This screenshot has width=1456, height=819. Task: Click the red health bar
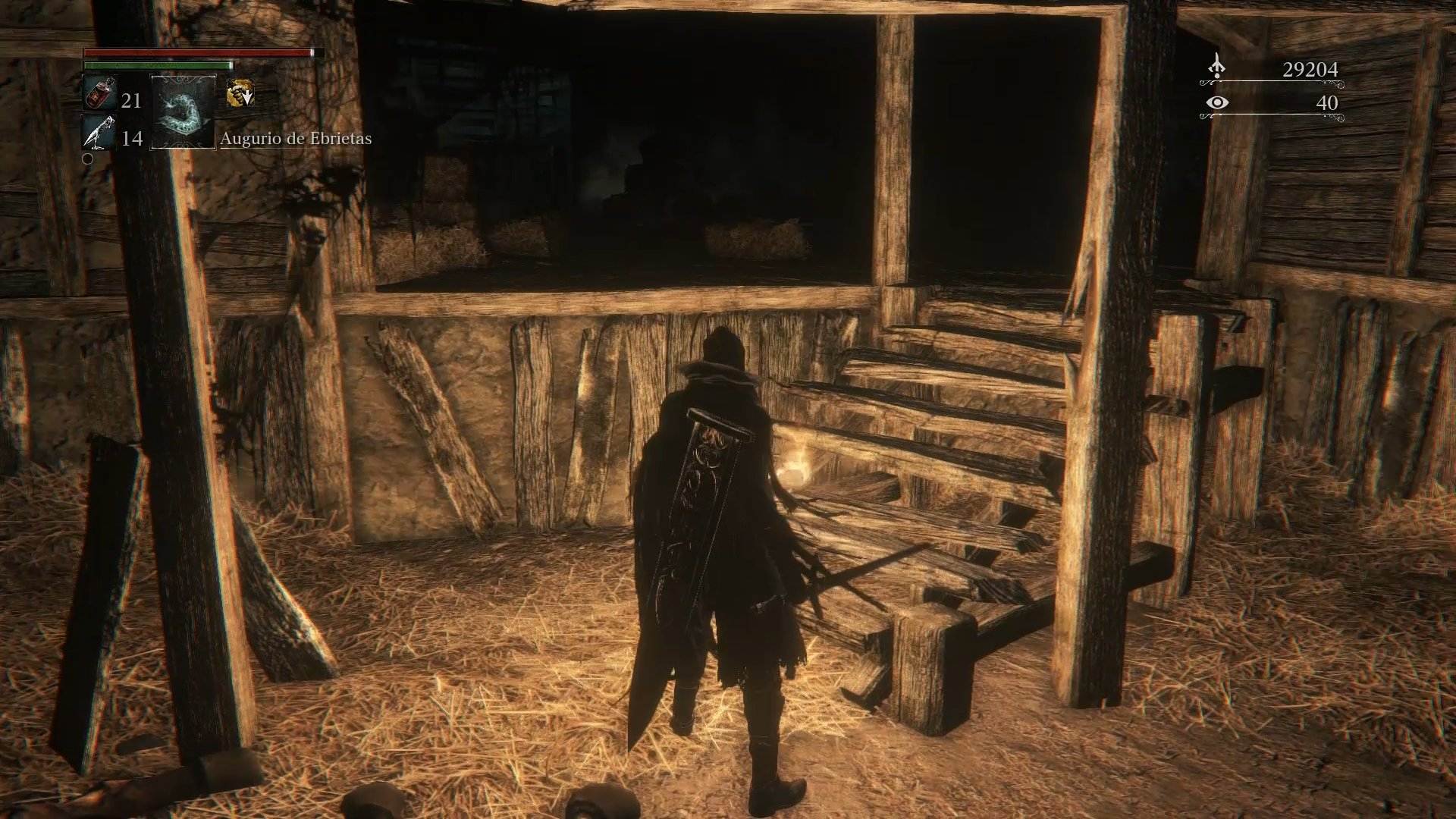[197, 53]
